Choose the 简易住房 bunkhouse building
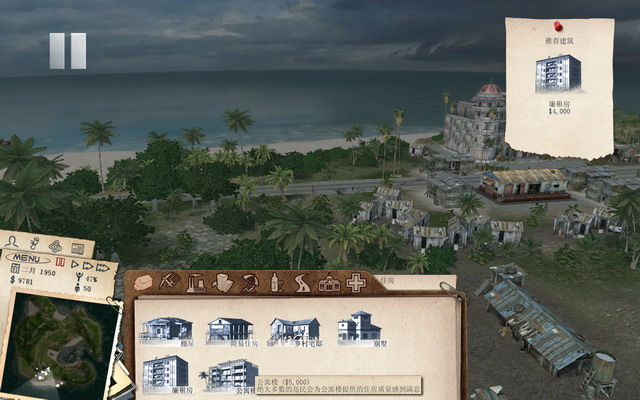 coord(230,330)
